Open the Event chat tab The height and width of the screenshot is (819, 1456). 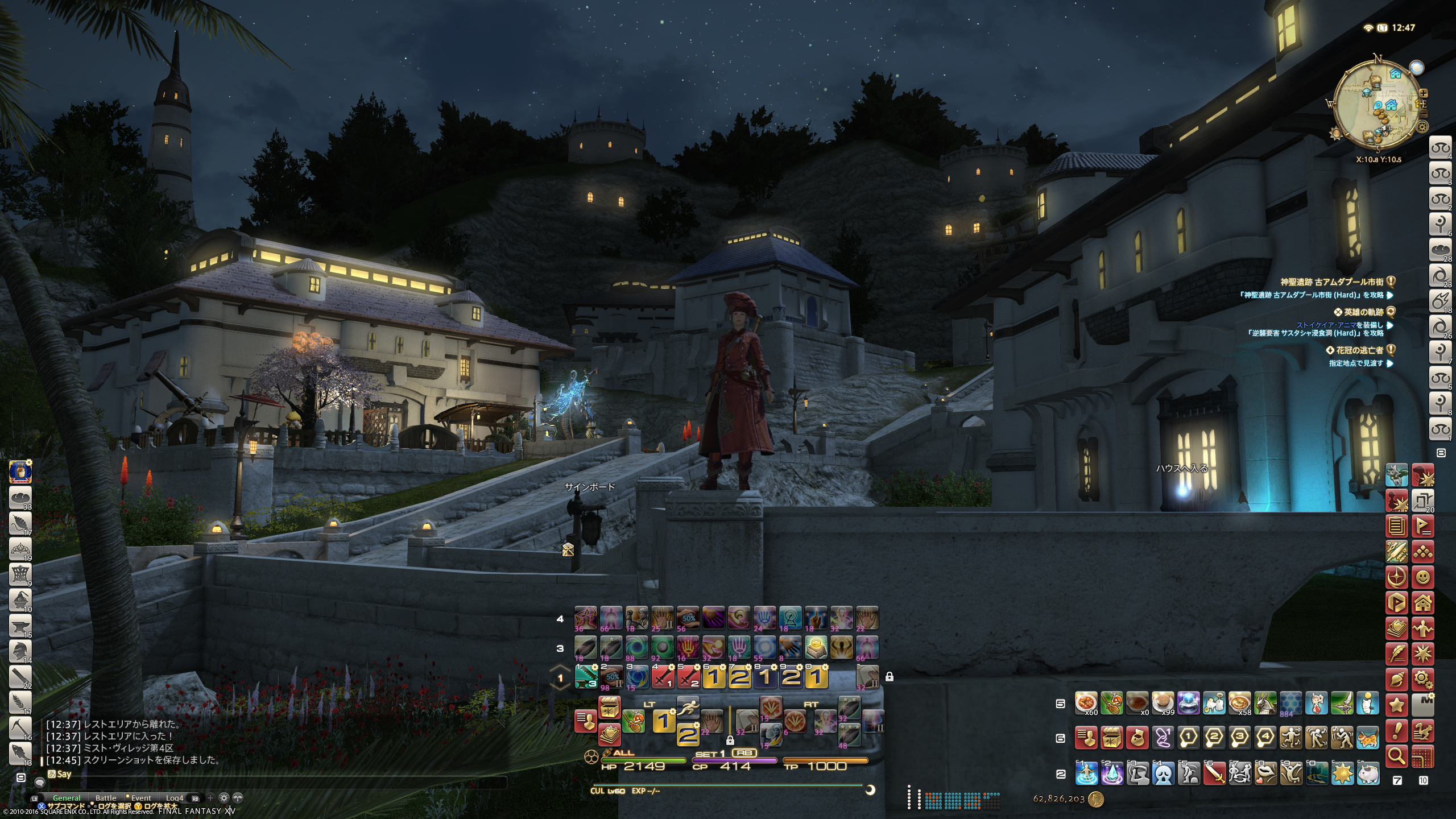point(140,798)
